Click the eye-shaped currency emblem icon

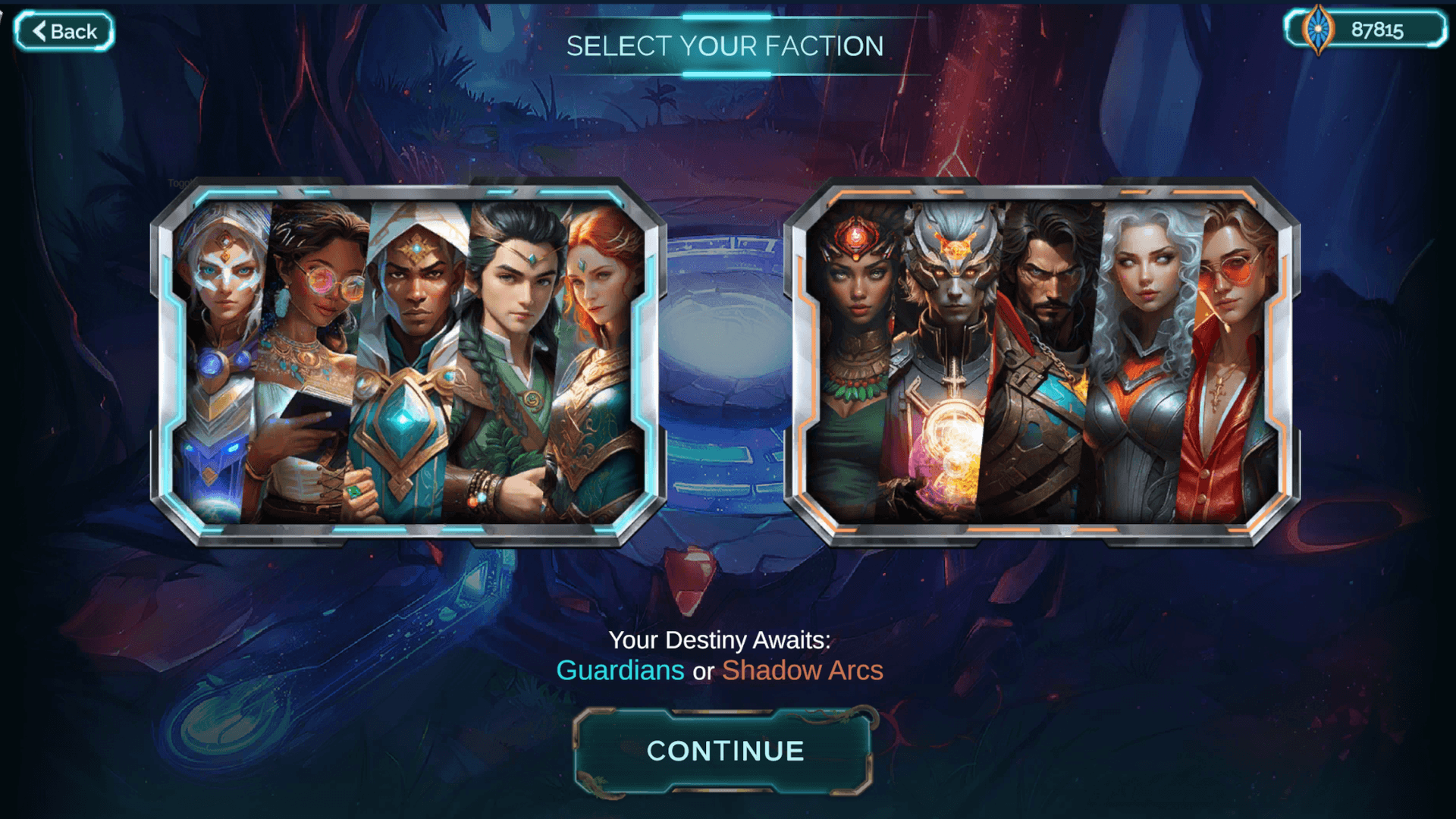click(1316, 30)
